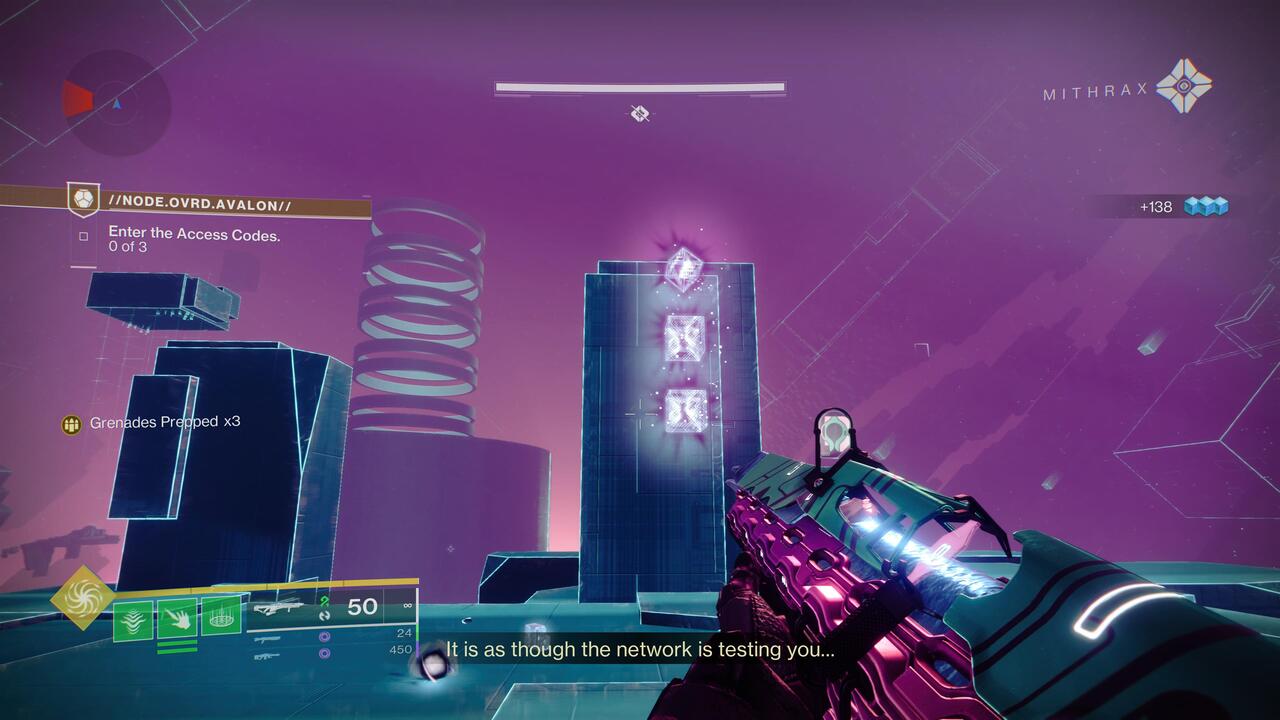Click the objective waypoint diamond marker
This screenshot has width=1280, height=720.
639,113
